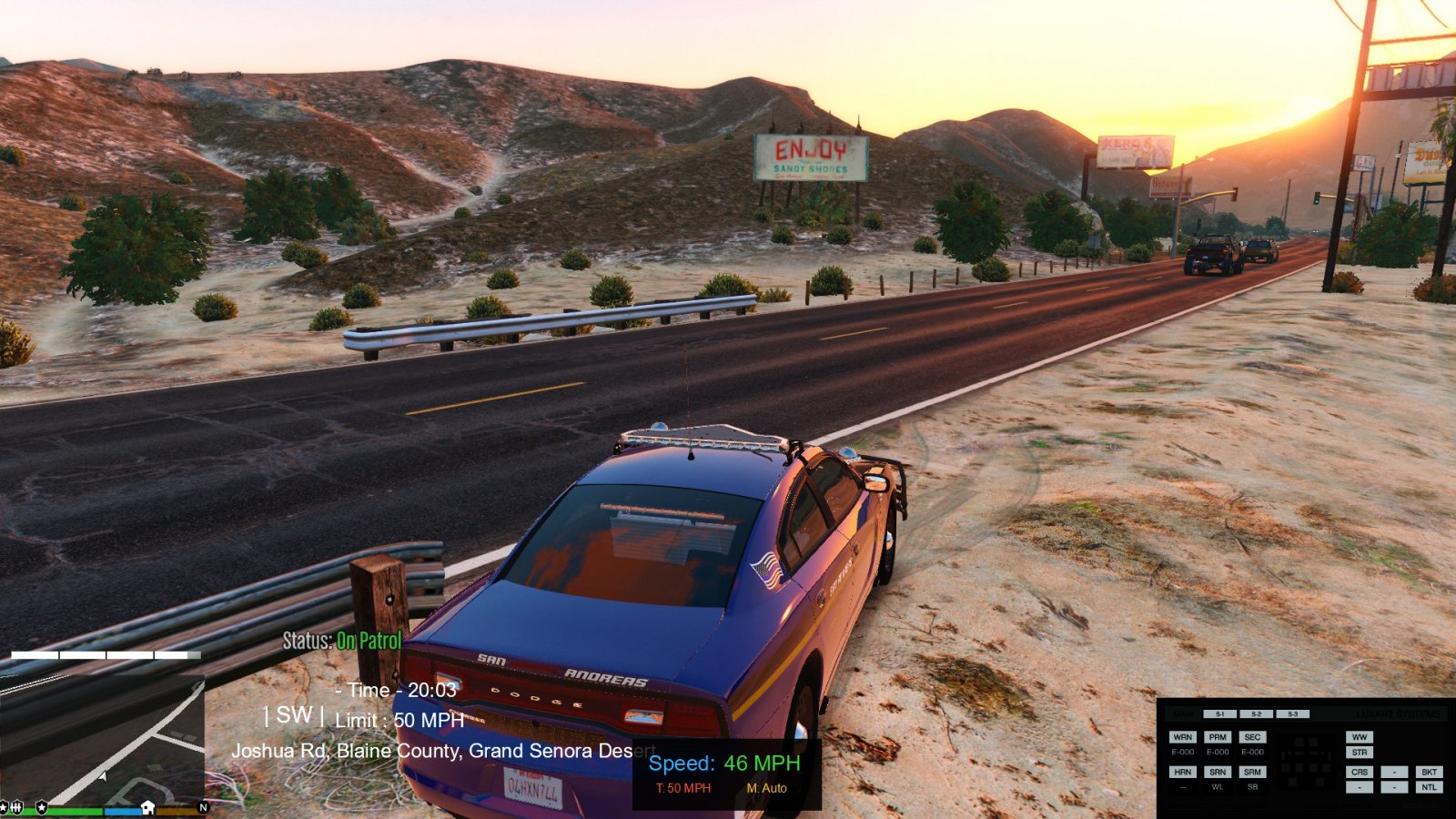
Task: Click the NTL button on controller
Action: coord(1429,787)
